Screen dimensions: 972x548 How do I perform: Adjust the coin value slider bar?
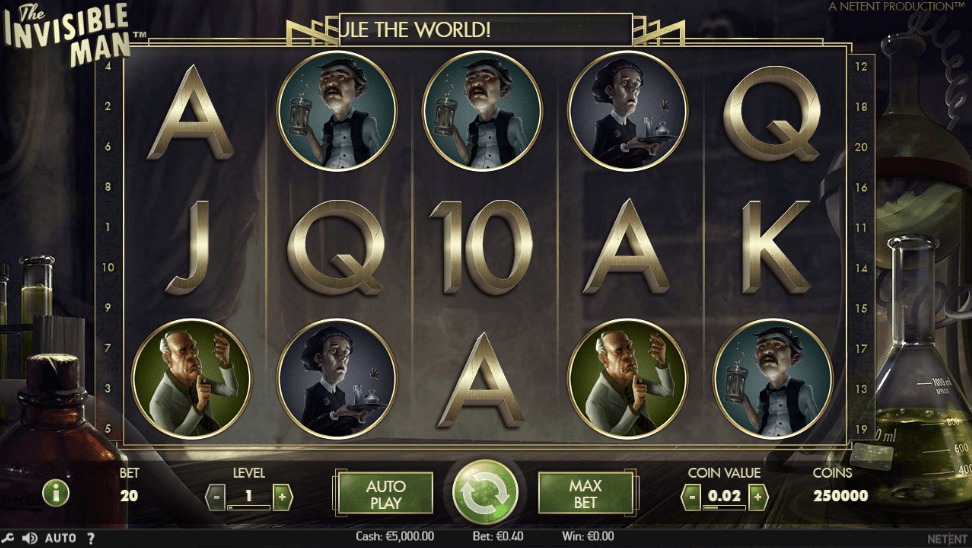(x=723, y=508)
